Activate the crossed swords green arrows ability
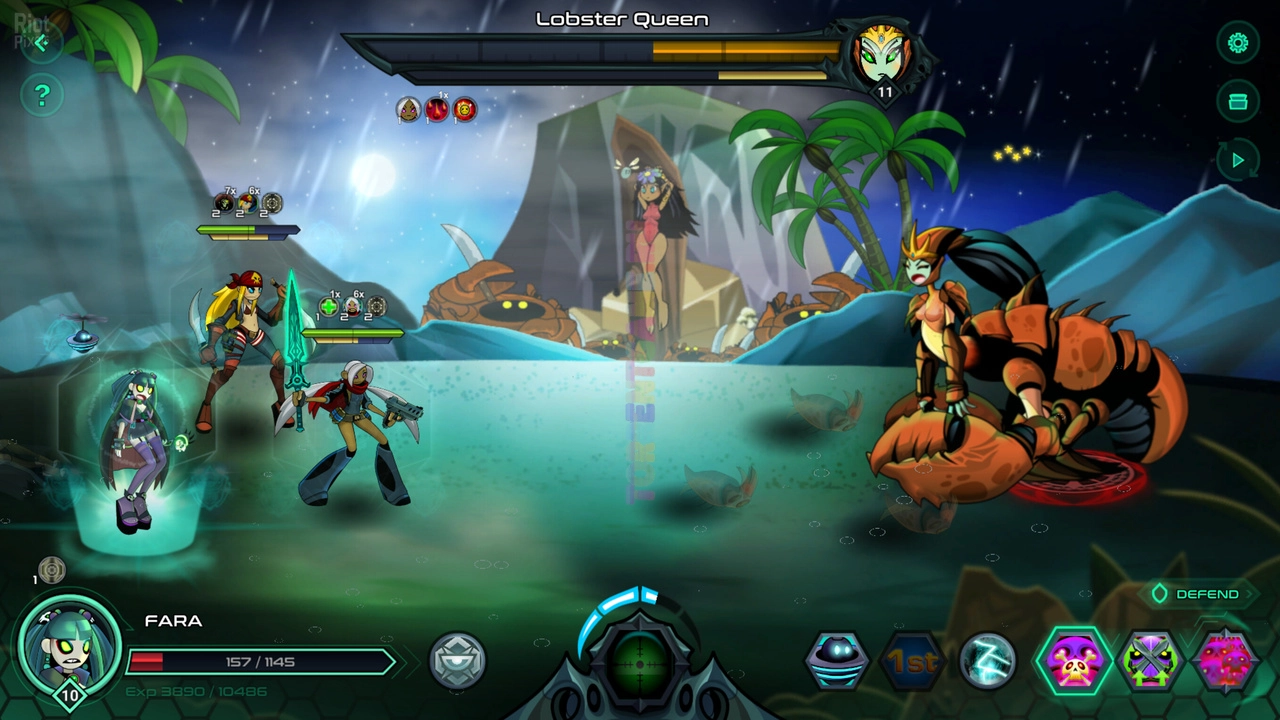 [x=1150, y=661]
